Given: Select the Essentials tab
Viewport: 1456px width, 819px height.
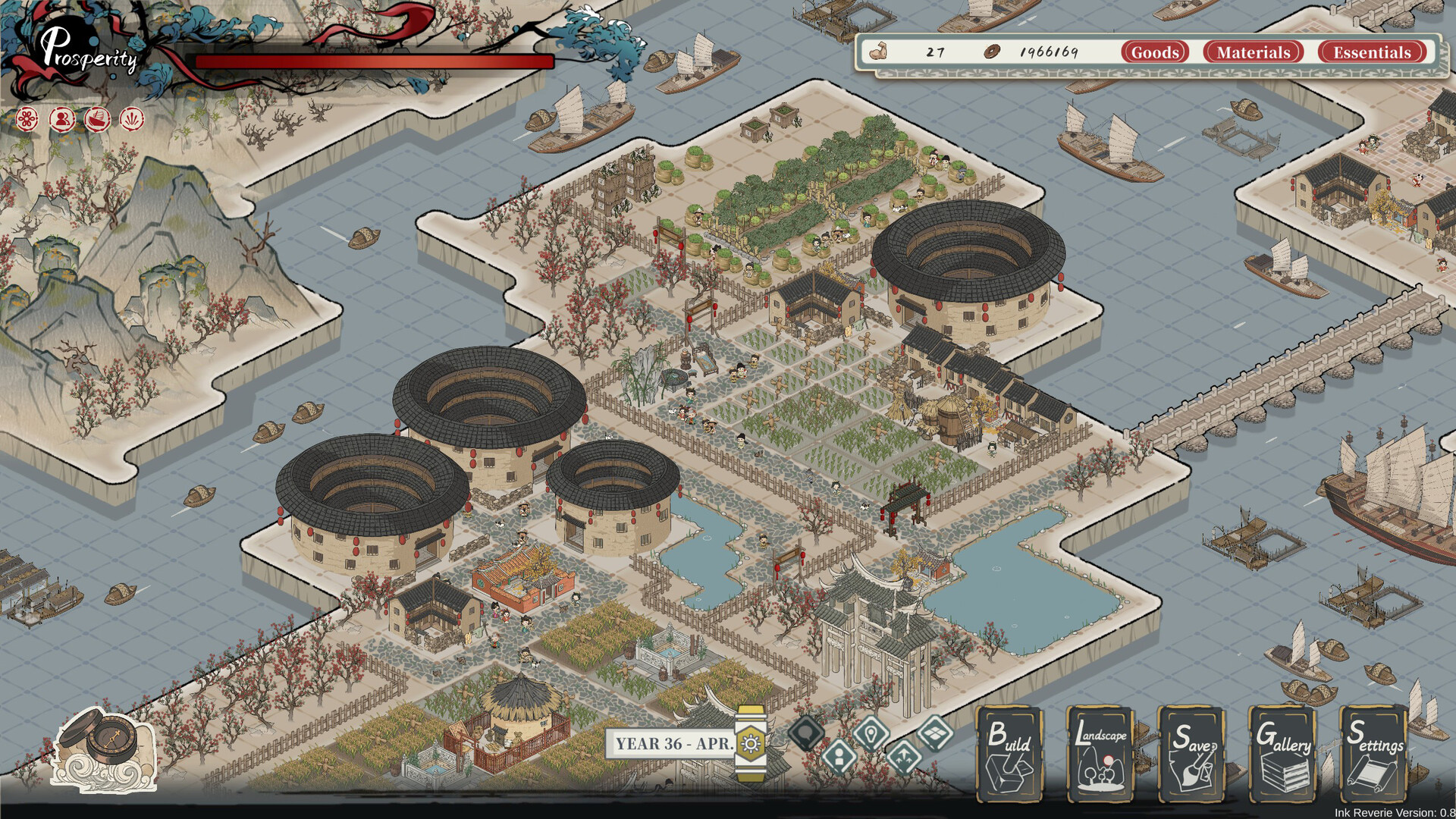Looking at the screenshot, I should pyautogui.click(x=1372, y=52).
